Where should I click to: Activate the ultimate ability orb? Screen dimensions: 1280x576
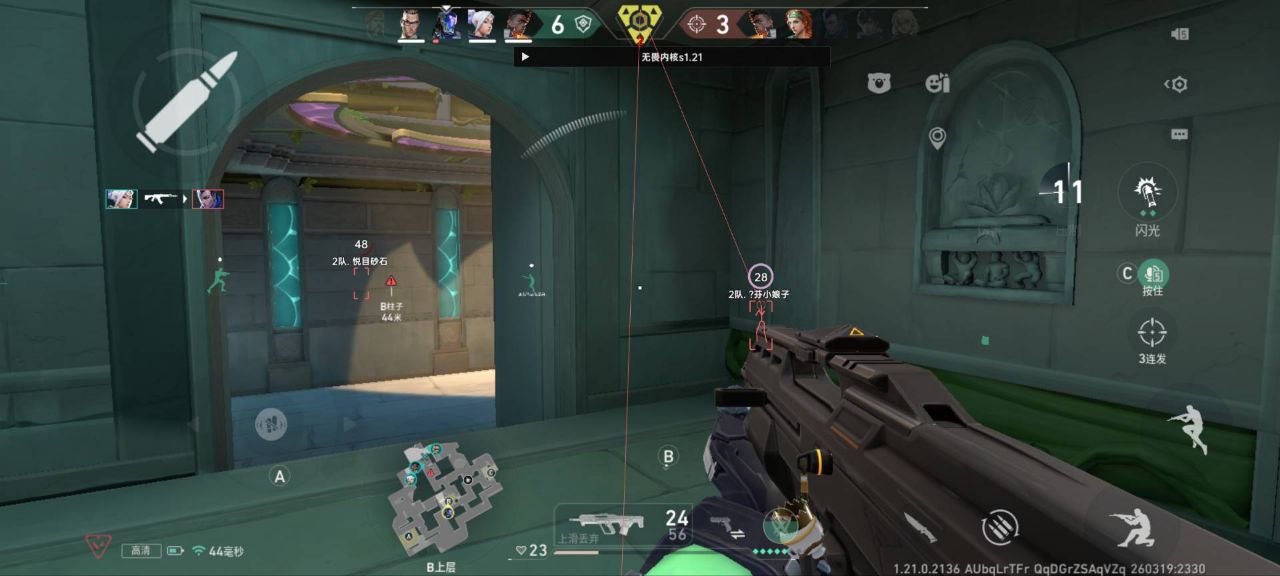pos(779,524)
